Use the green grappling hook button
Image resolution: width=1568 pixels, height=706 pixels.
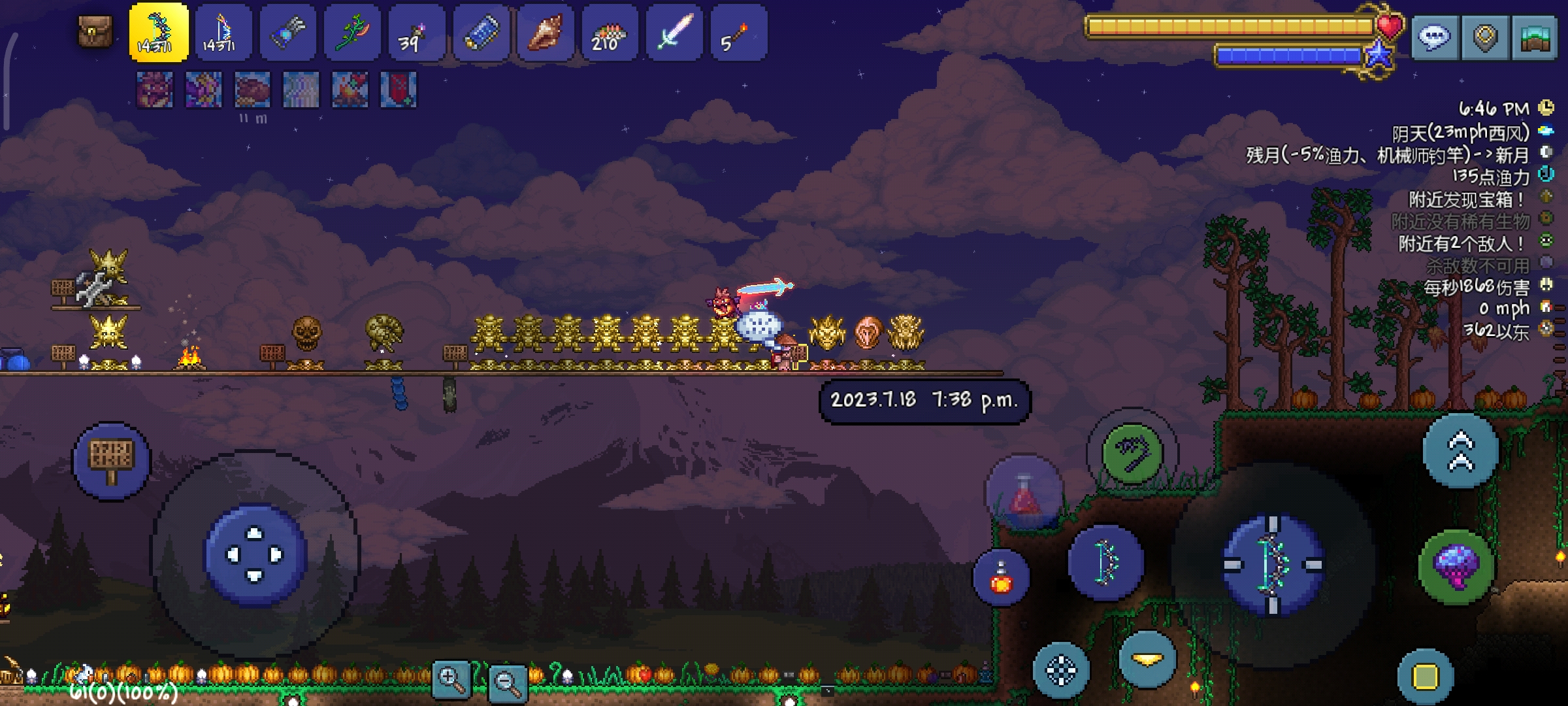1132,452
